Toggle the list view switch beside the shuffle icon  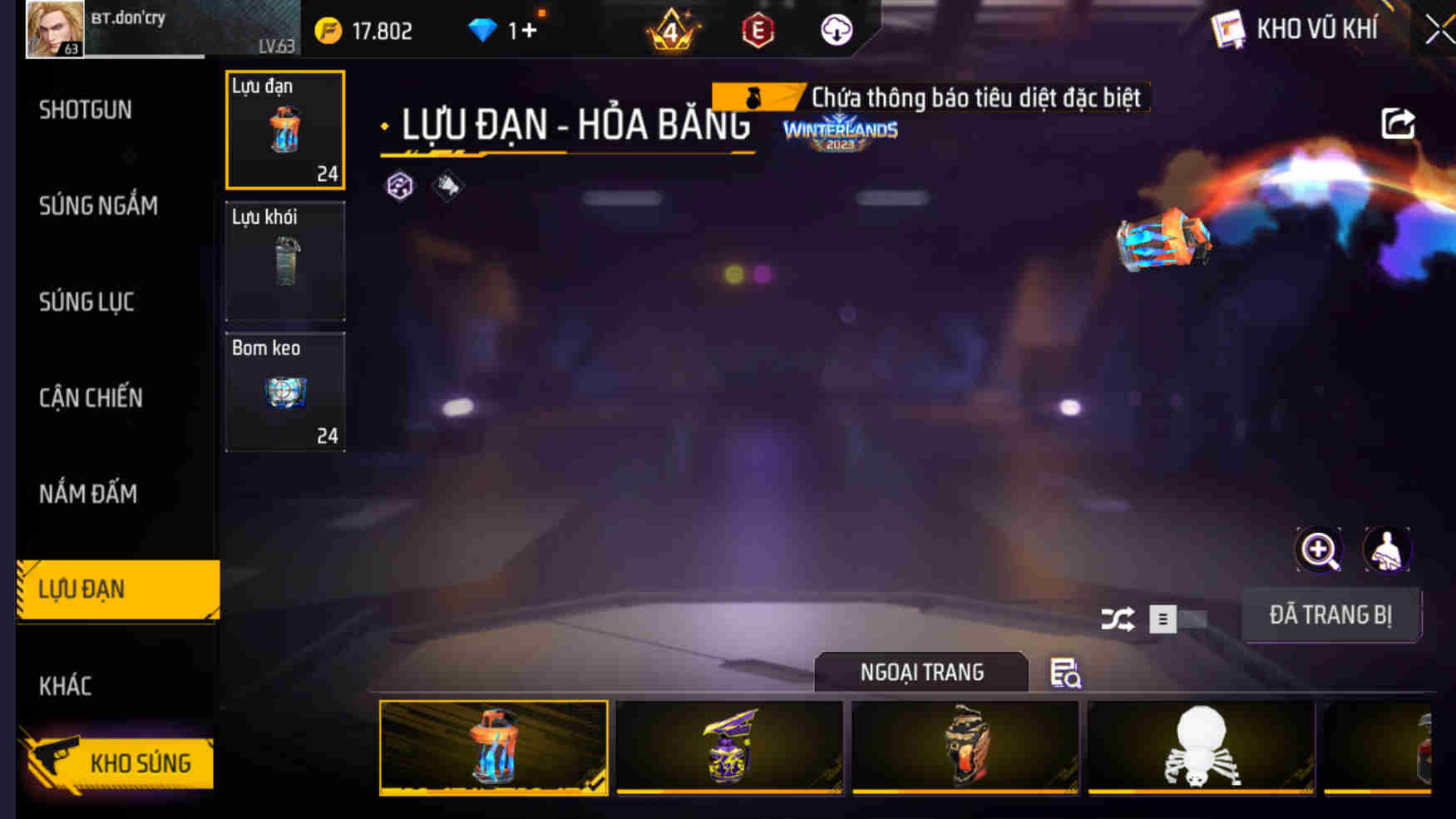[x=1162, y=620]
